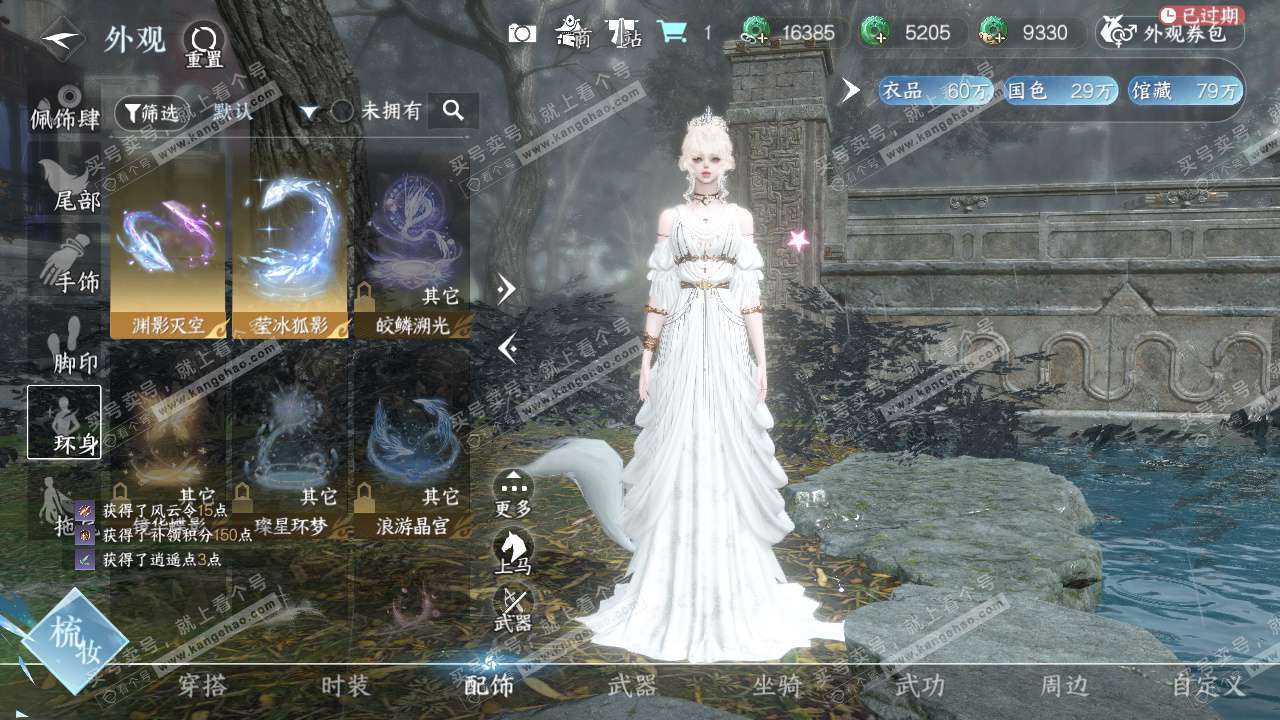
Task: Open the 外观券包 voucher pack
Action: (1170, 34)
